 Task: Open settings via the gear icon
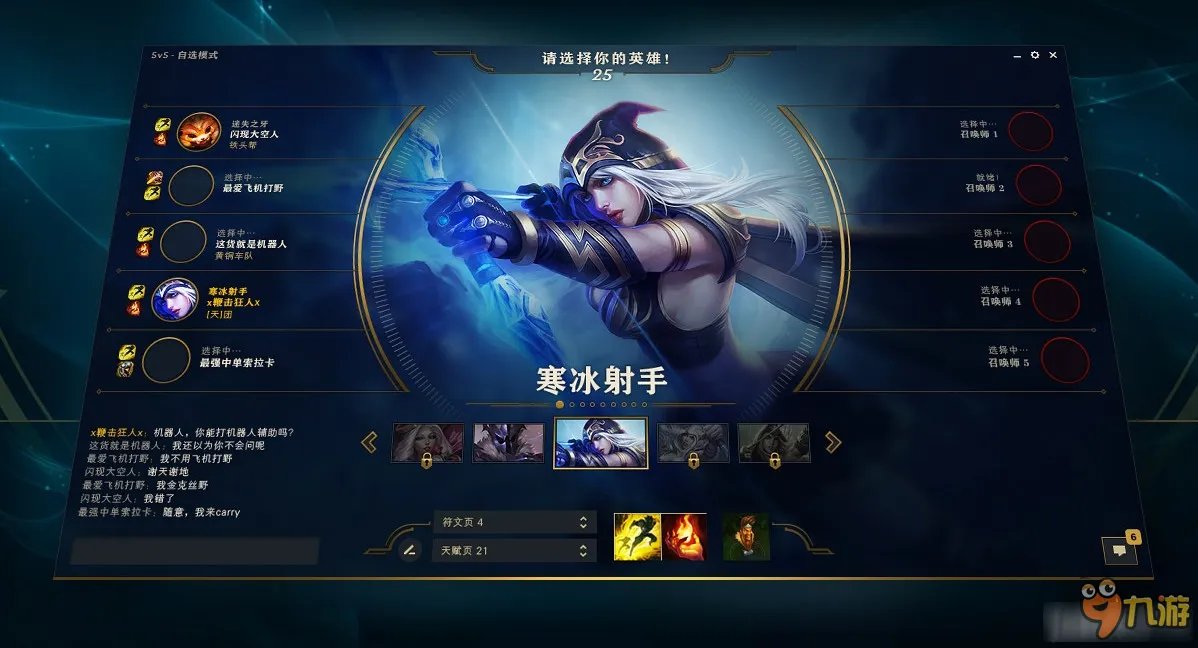click(1035, 55)
